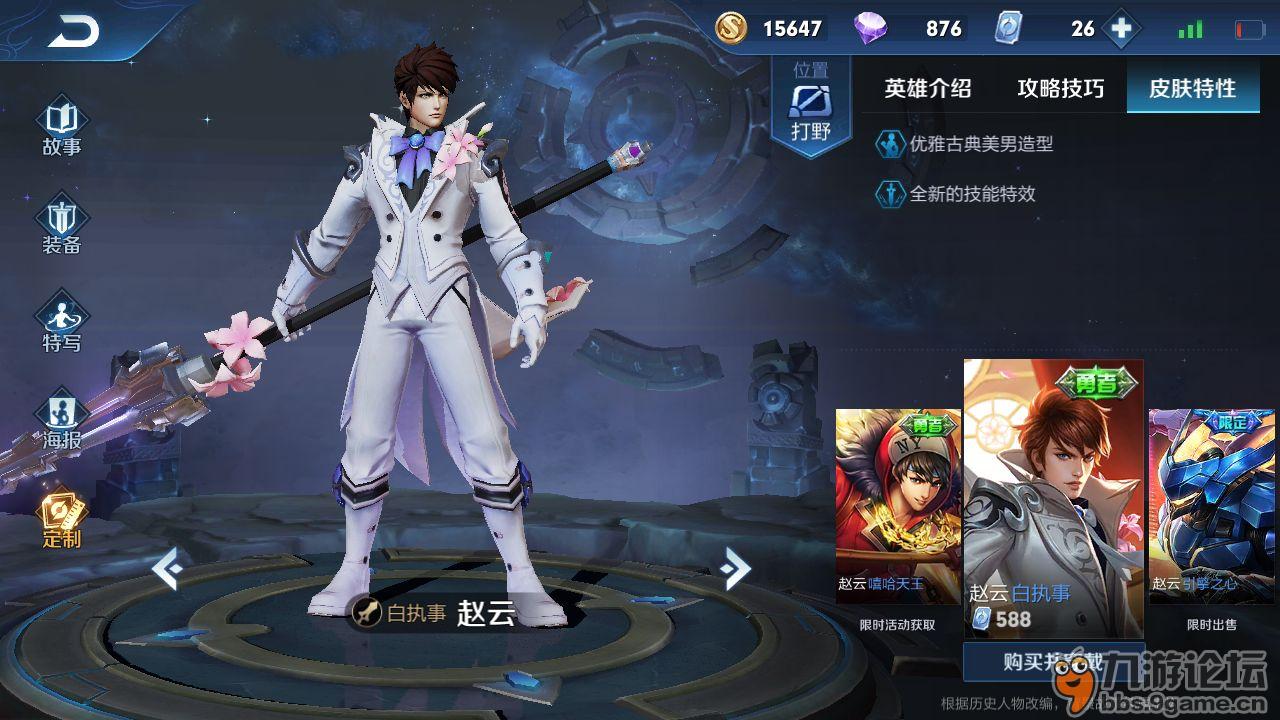The height and width of the screenshot is (720, 1280).
Task: Show next hero with right arrow
Action: coord(735,569)
